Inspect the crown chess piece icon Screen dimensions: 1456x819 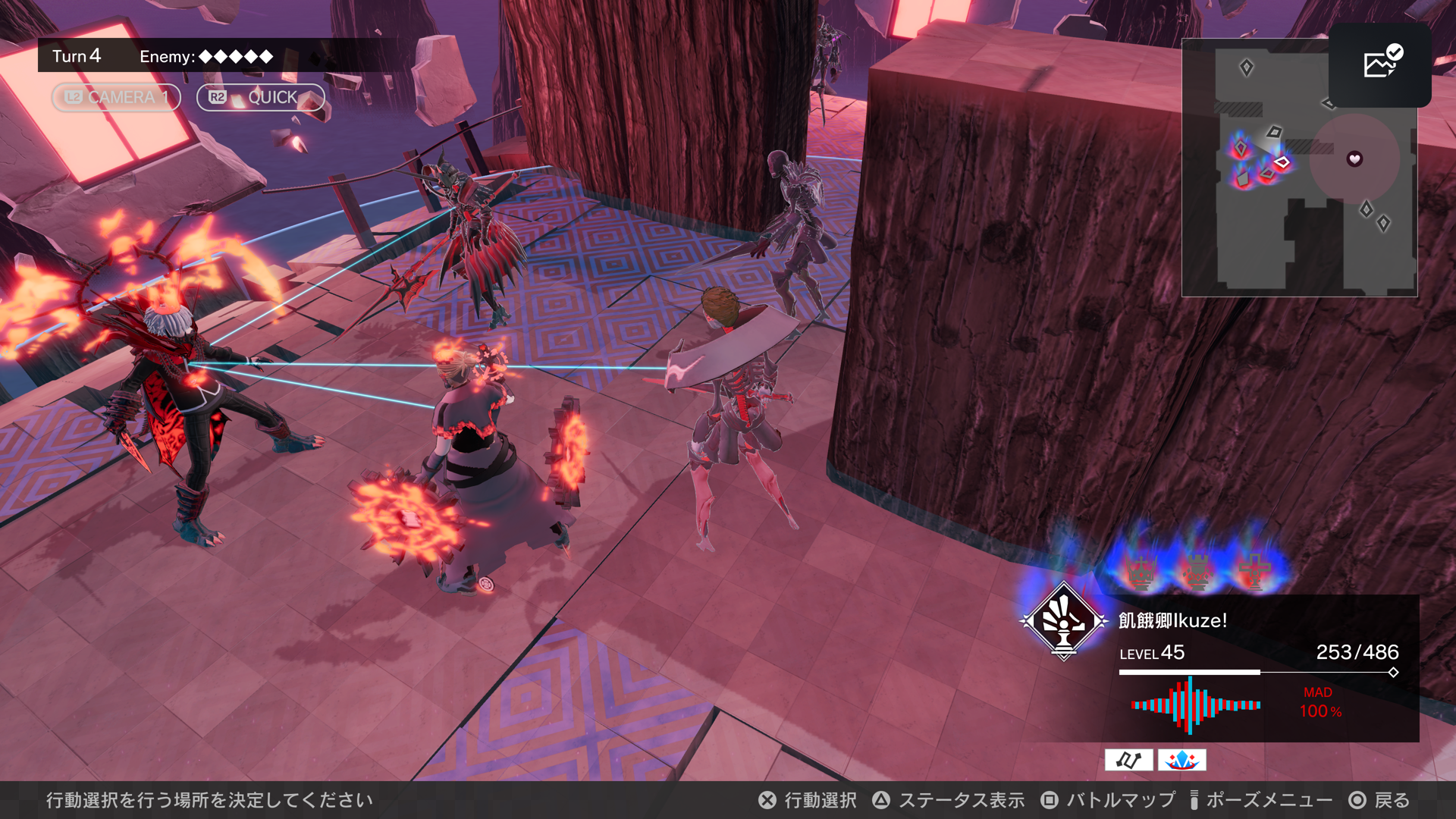coord(1142,571)
